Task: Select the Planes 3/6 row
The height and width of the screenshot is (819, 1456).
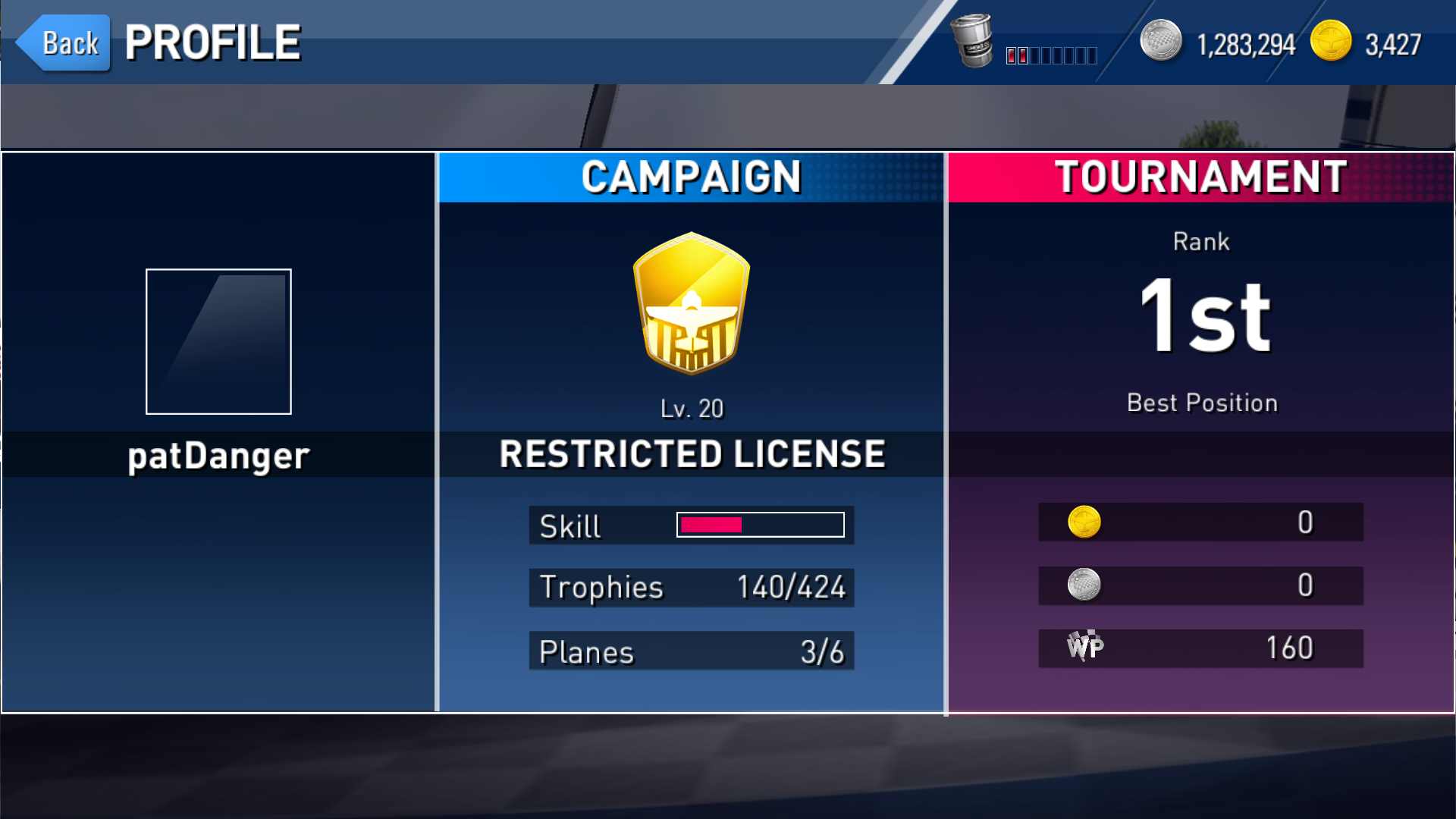Action: click(x=691, y=651)
